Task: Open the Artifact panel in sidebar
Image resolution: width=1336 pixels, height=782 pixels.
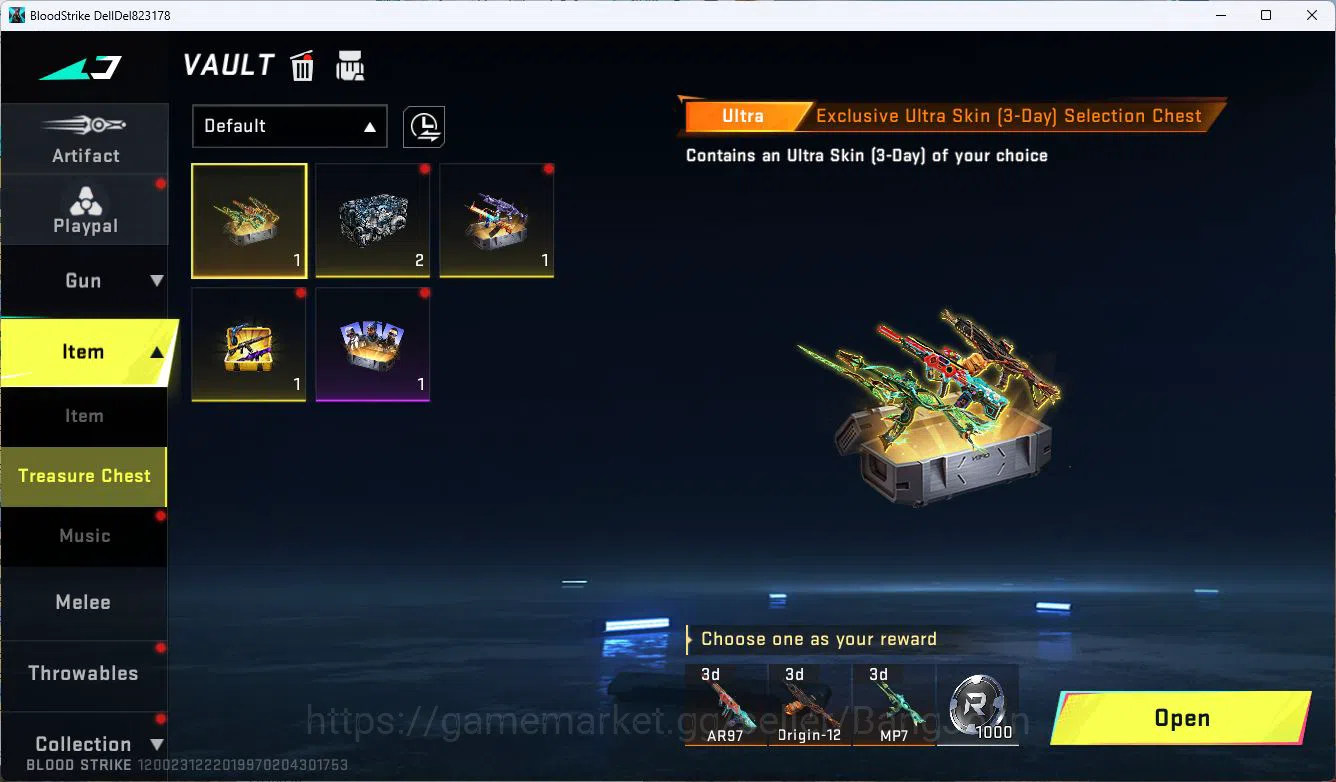Action: click(85, 138)
